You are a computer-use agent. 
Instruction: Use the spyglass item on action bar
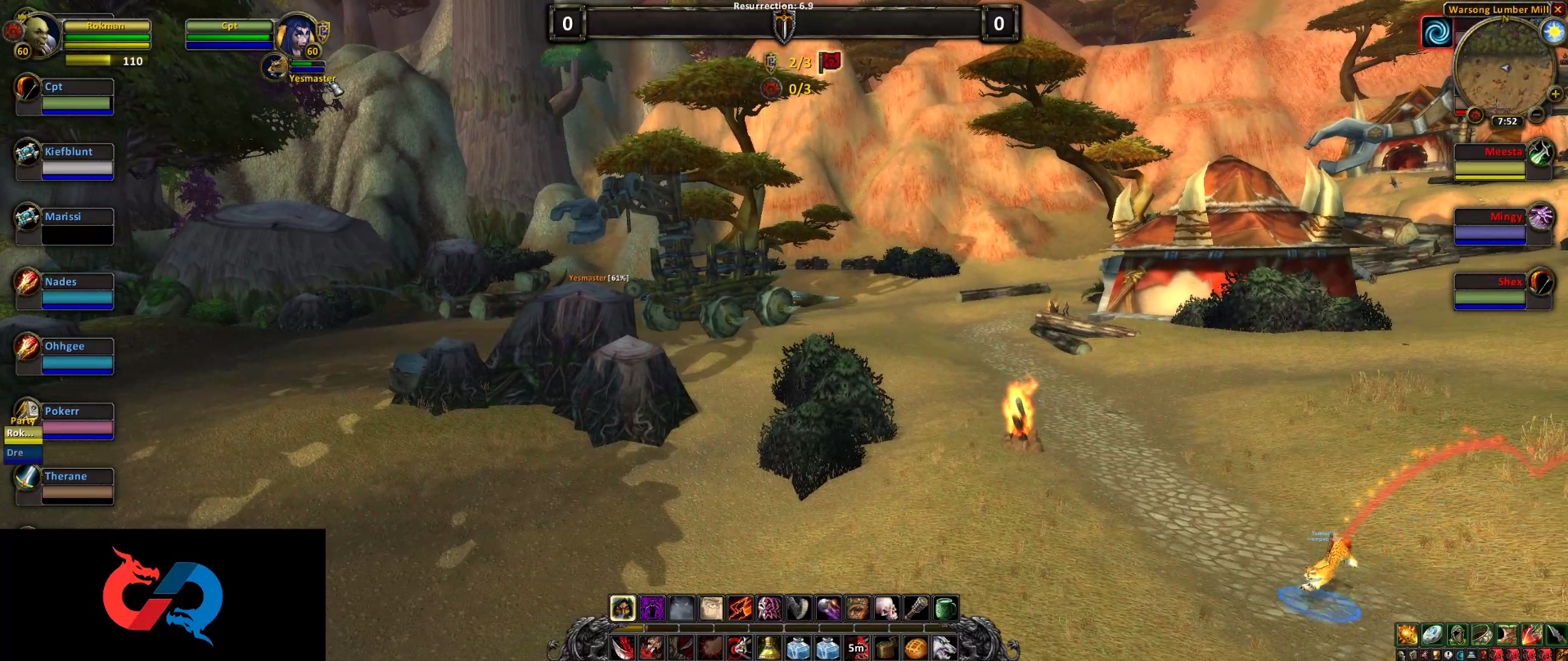(x=916, y=608)
